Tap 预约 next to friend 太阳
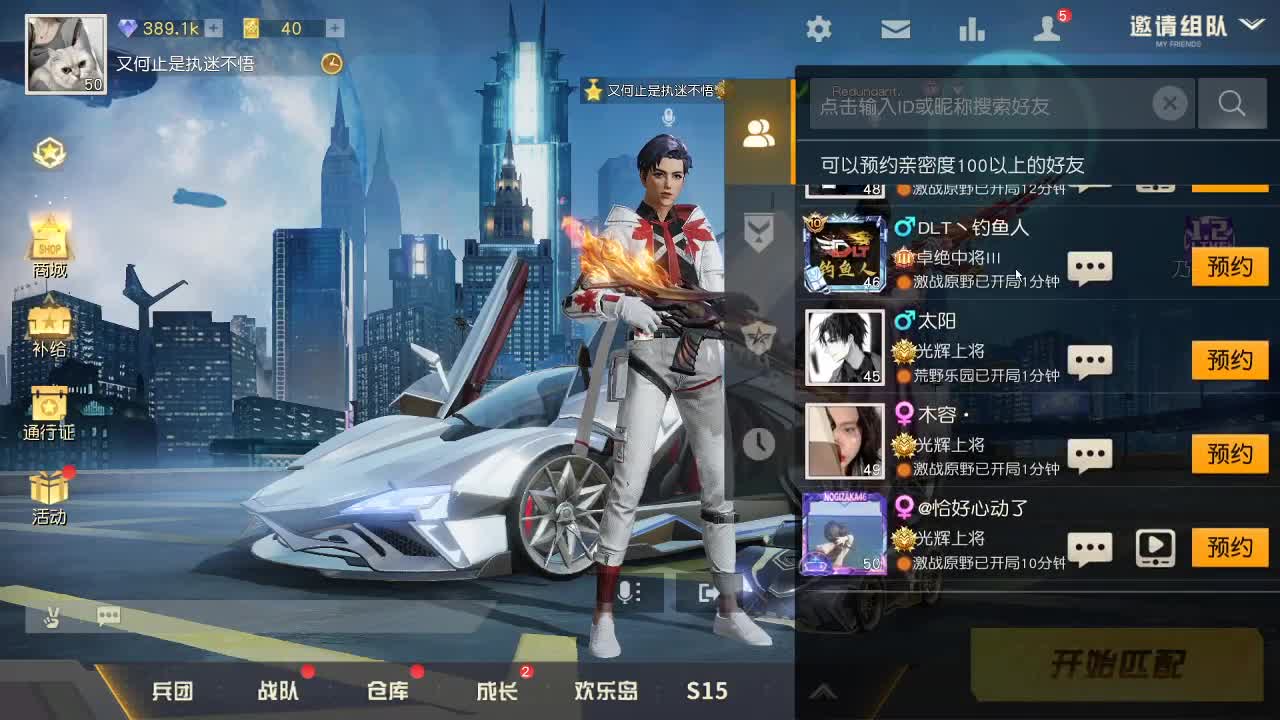This screenshot has width=1280, height=720. click(1230, 360)
